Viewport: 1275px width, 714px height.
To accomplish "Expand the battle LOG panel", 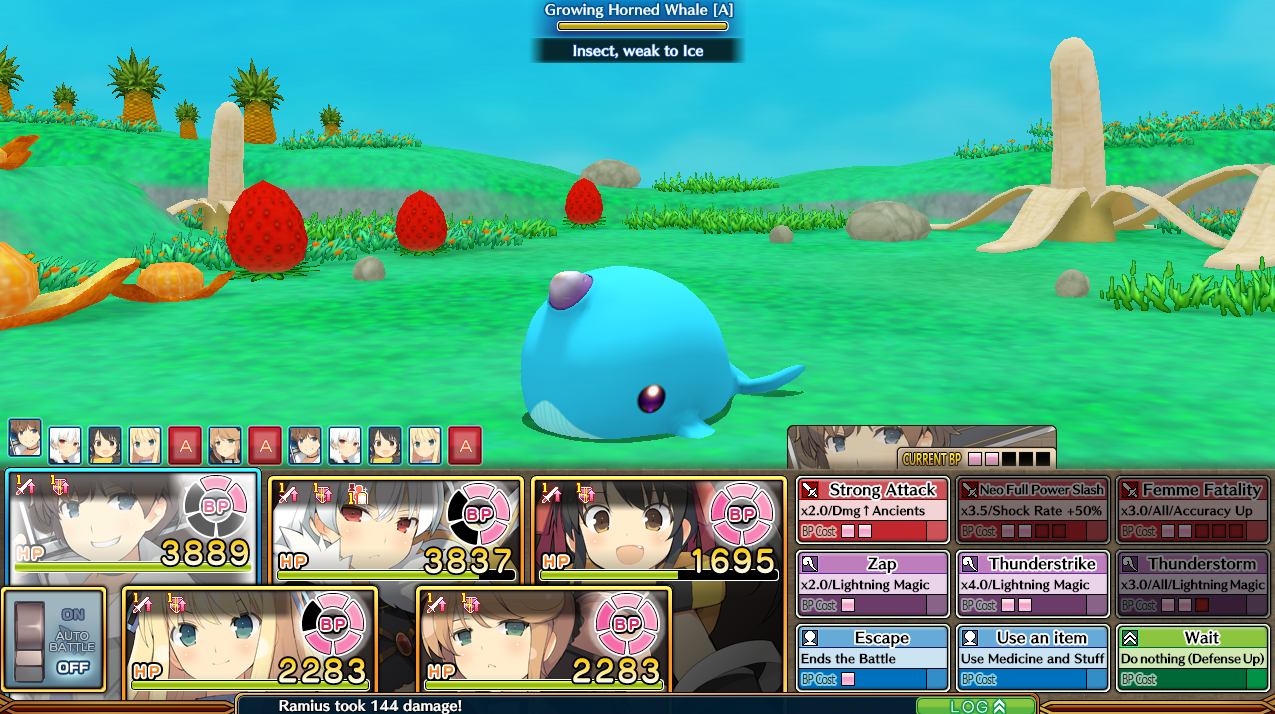I will [975, 706].
